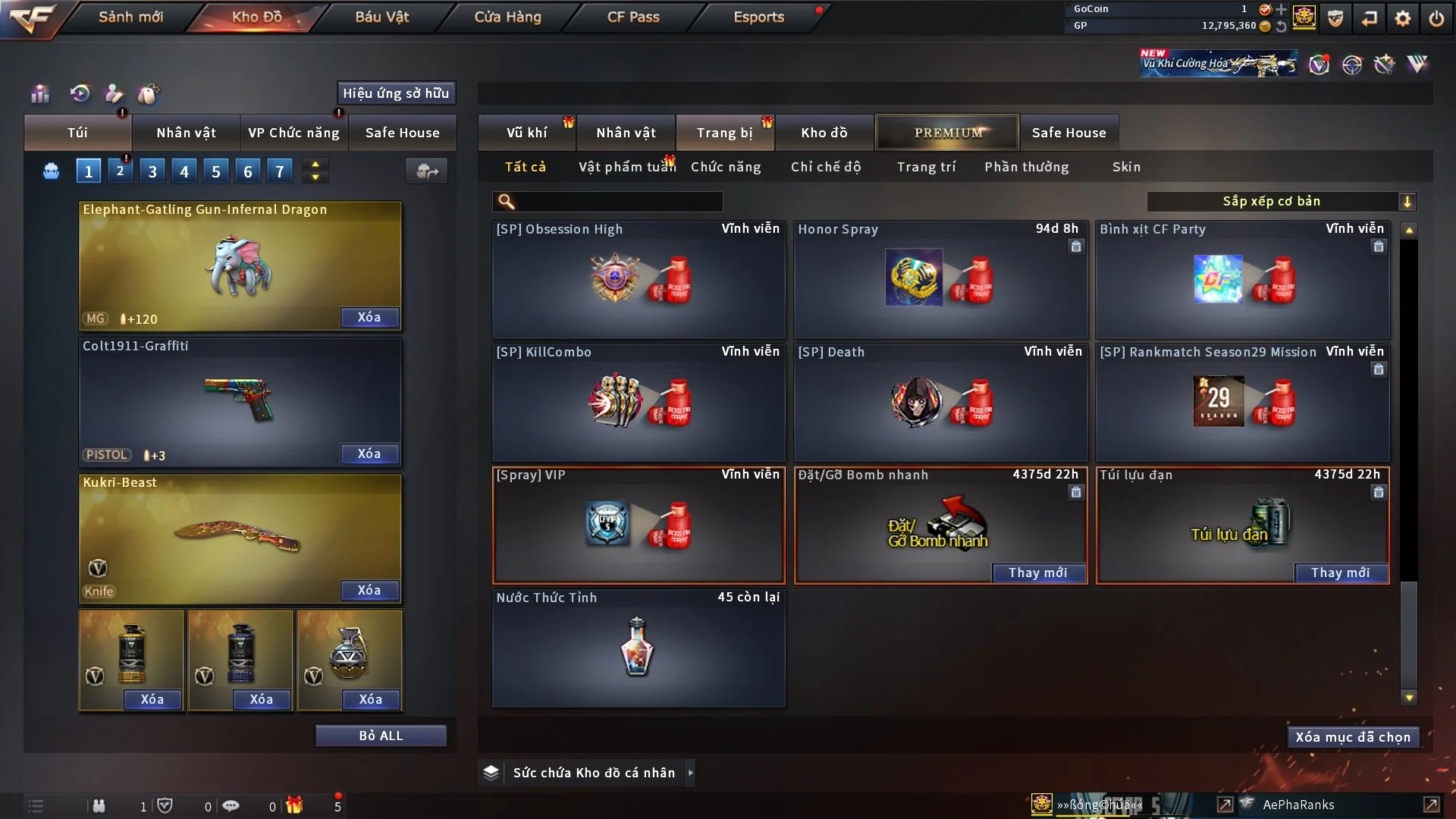This screenshot has width=1456, height=819.
Task: Select the Honor Spray item
Action: click(x=940, y=279)
